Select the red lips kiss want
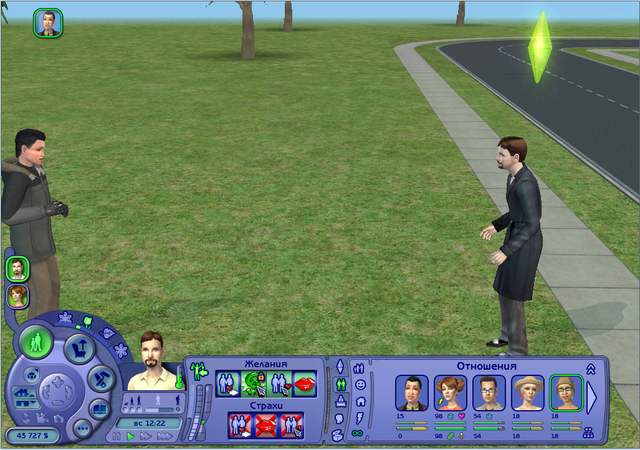The height and width of the screenshot is (450, 640). pos(304,384)
